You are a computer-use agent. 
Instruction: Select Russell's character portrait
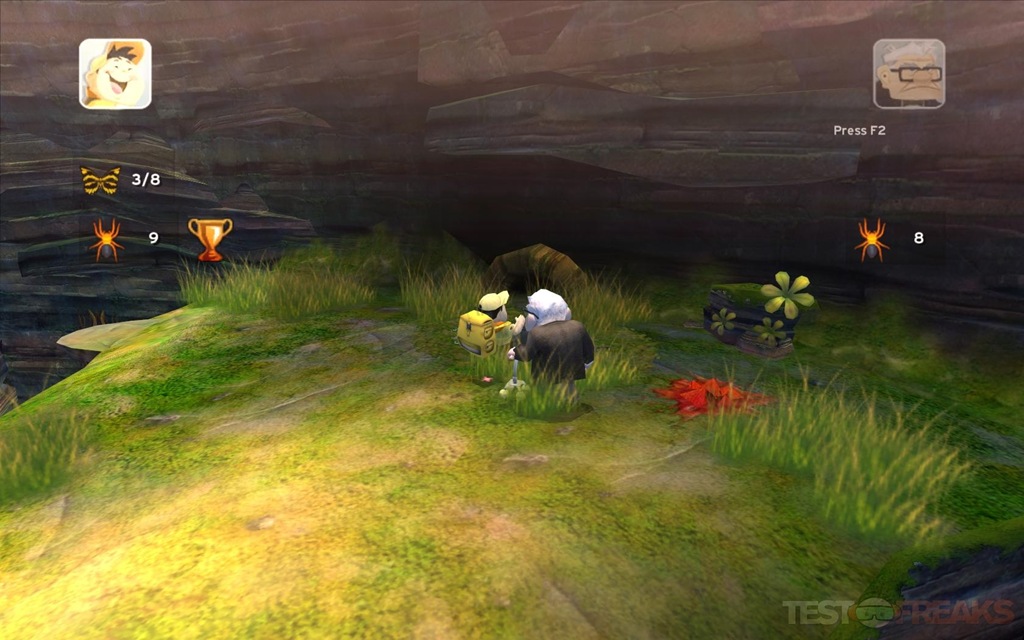coord(115,73)
